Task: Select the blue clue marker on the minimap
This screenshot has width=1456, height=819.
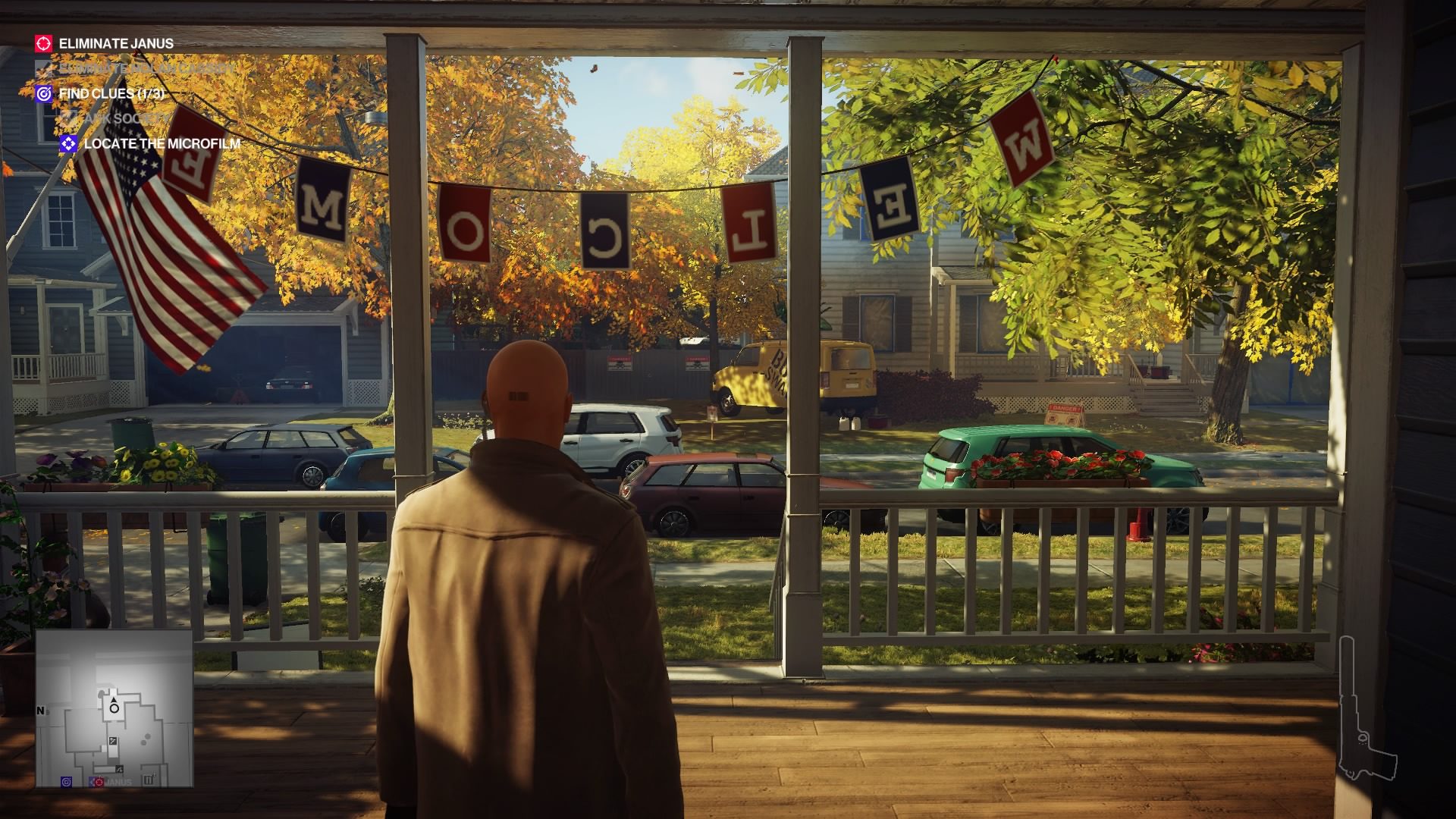Action: coord(67,782)
